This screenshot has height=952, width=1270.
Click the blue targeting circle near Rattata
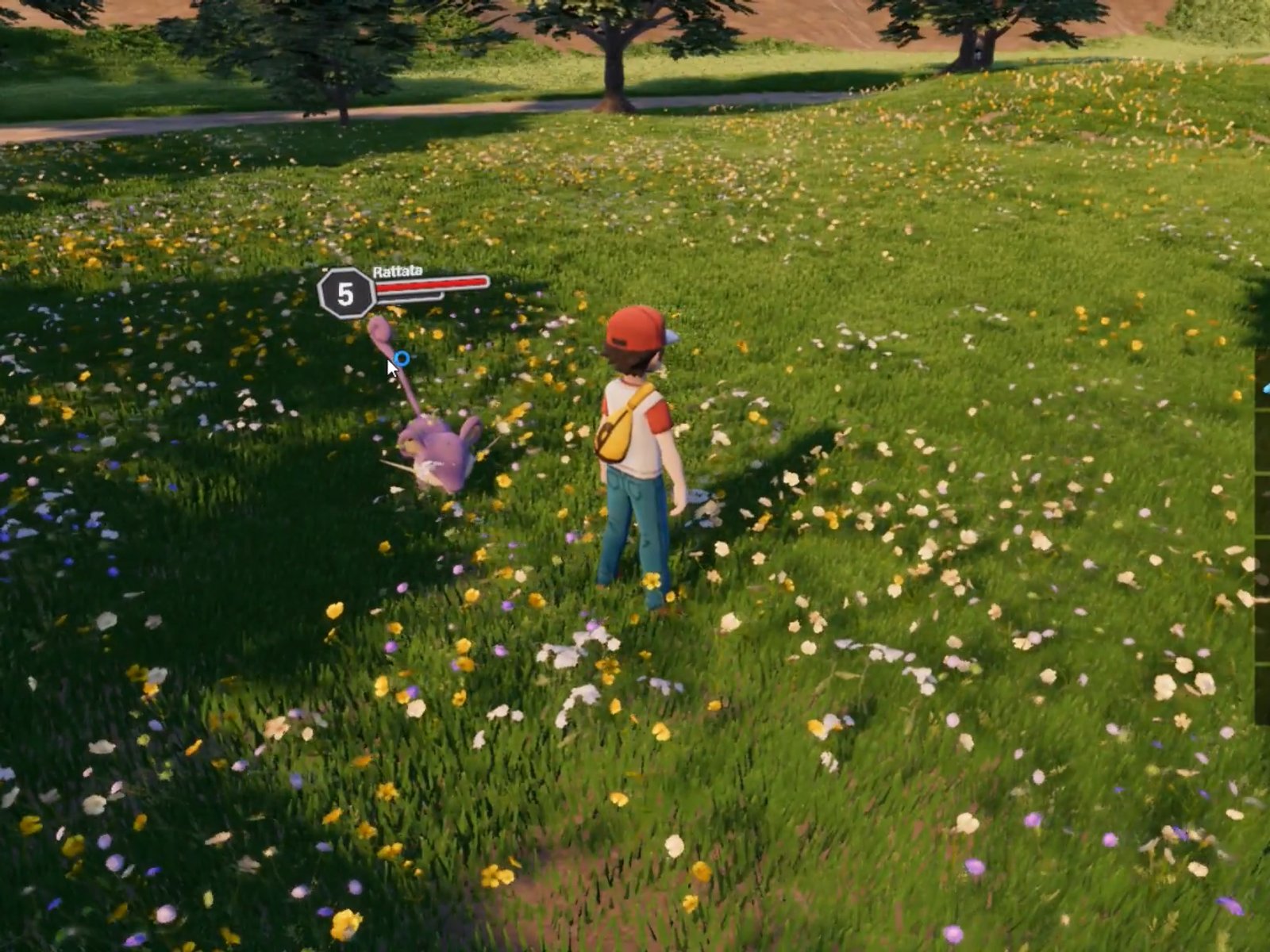click(x=402, y=359)
